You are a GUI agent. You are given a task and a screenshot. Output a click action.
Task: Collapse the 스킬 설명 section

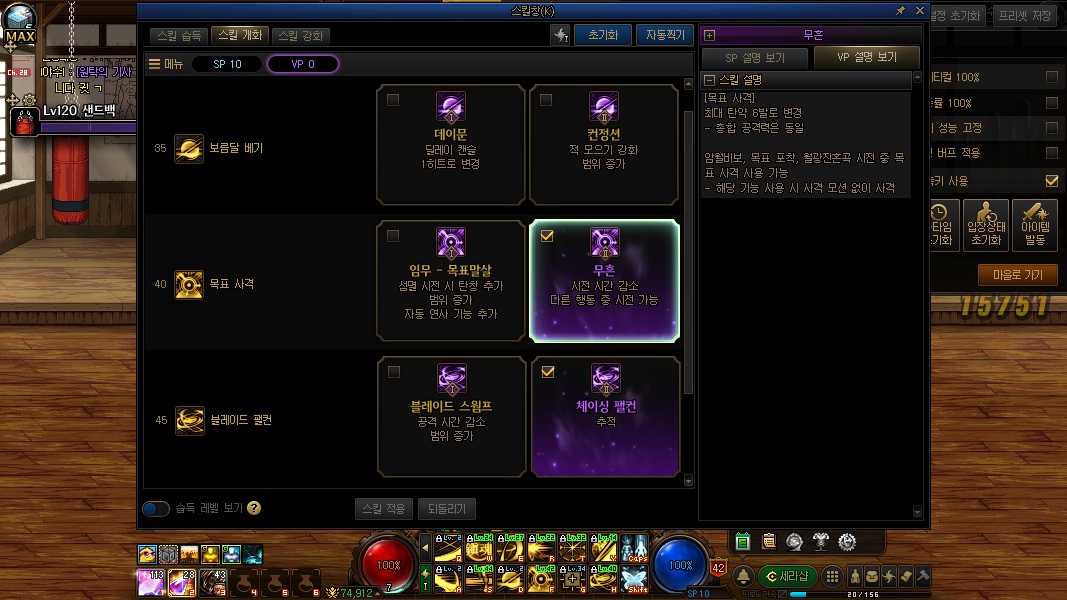(x=710, y=80)
